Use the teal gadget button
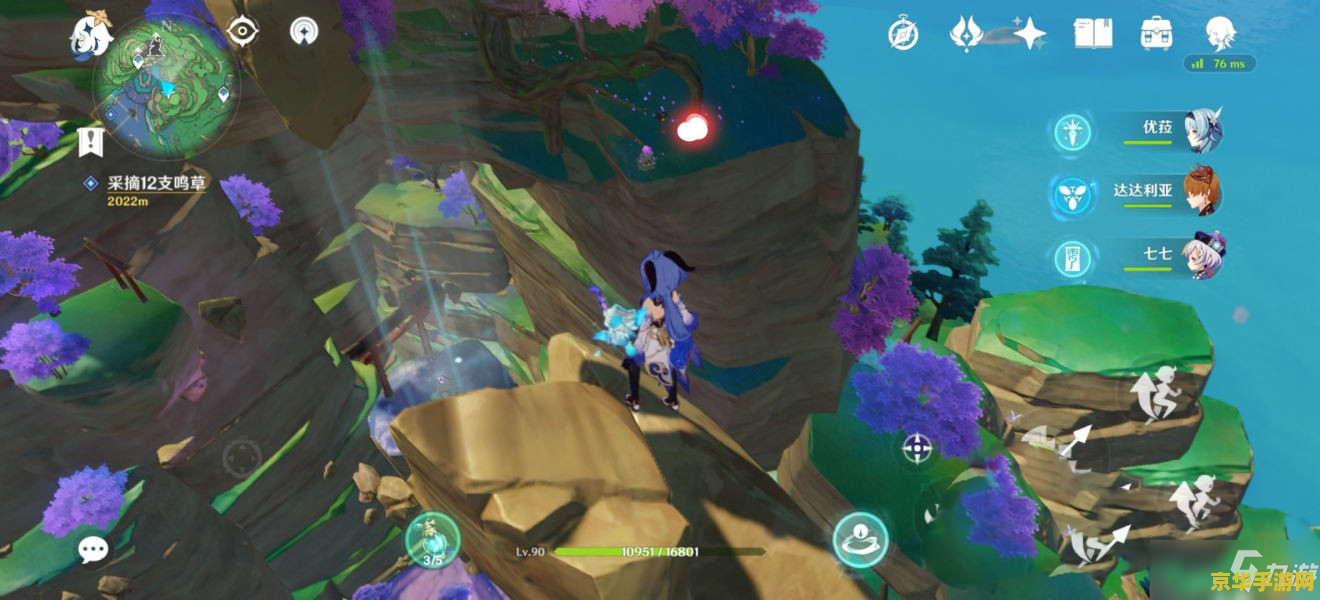This screenshot has width=1320, height=600. click(x=860, y=539)
